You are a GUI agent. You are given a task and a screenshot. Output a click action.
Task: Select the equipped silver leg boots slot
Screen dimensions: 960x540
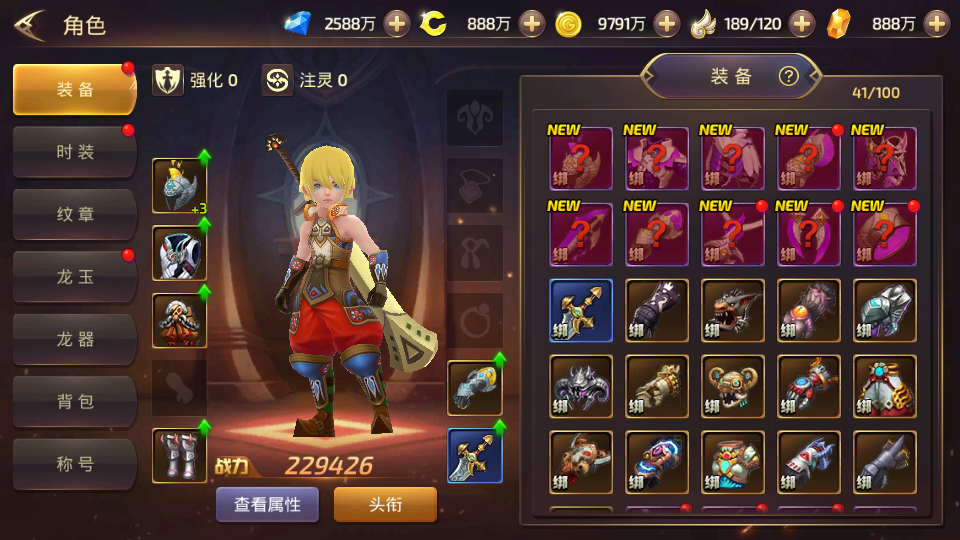tap(179, 455)
